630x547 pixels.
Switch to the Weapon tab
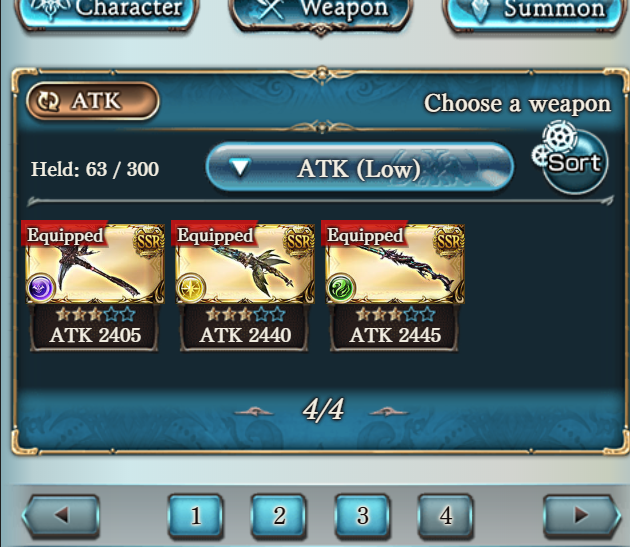319,12
